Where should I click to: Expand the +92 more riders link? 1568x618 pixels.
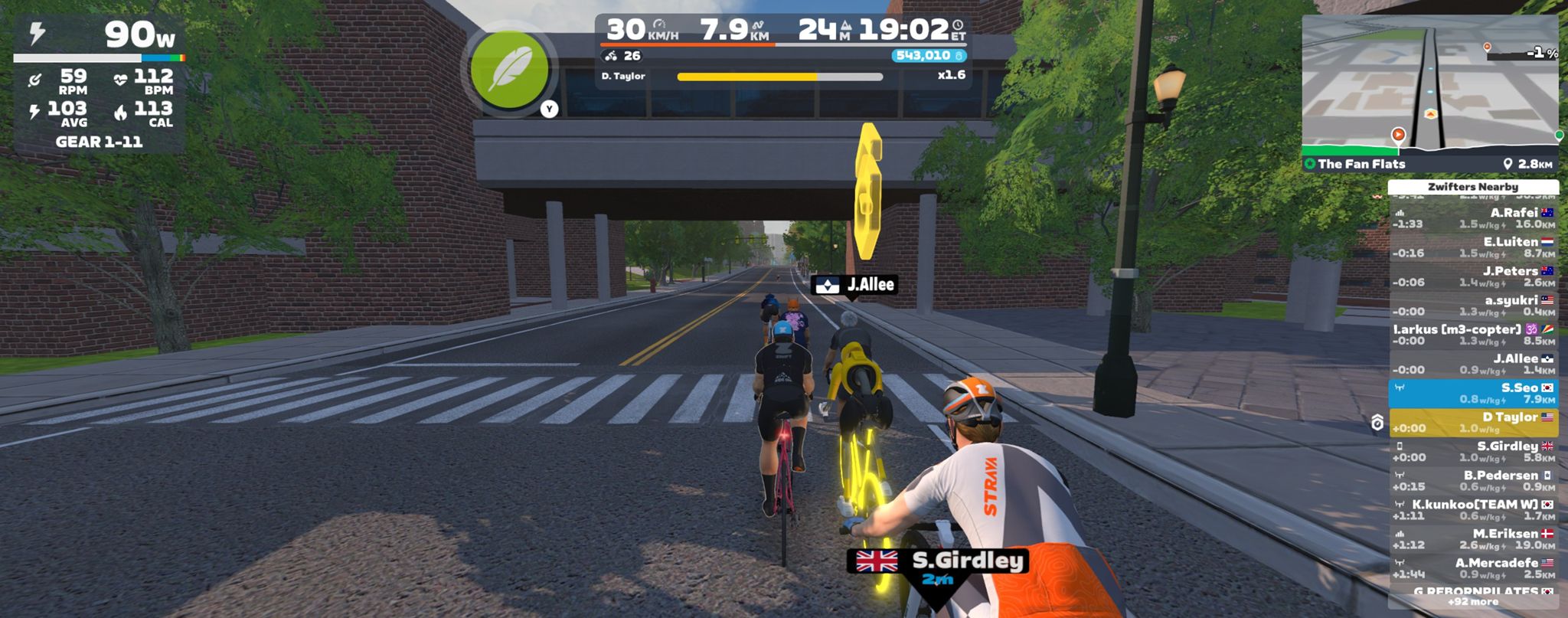coord(1473,602)
